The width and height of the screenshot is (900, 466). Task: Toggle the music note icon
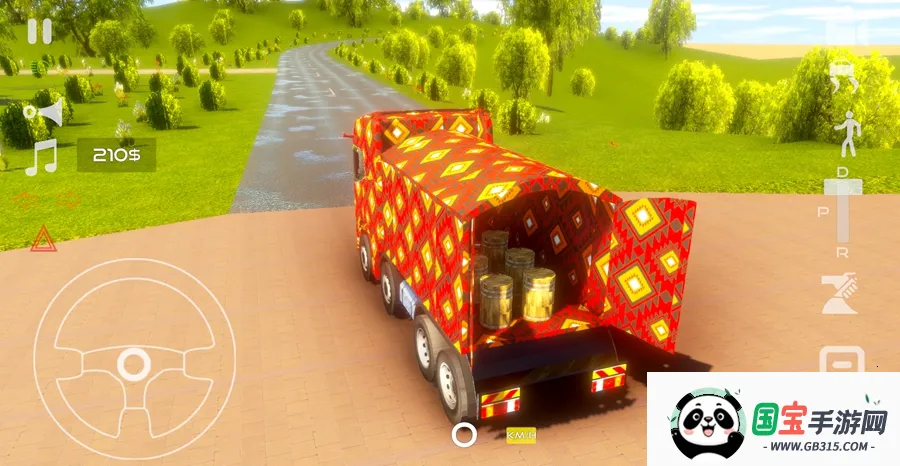41,158
